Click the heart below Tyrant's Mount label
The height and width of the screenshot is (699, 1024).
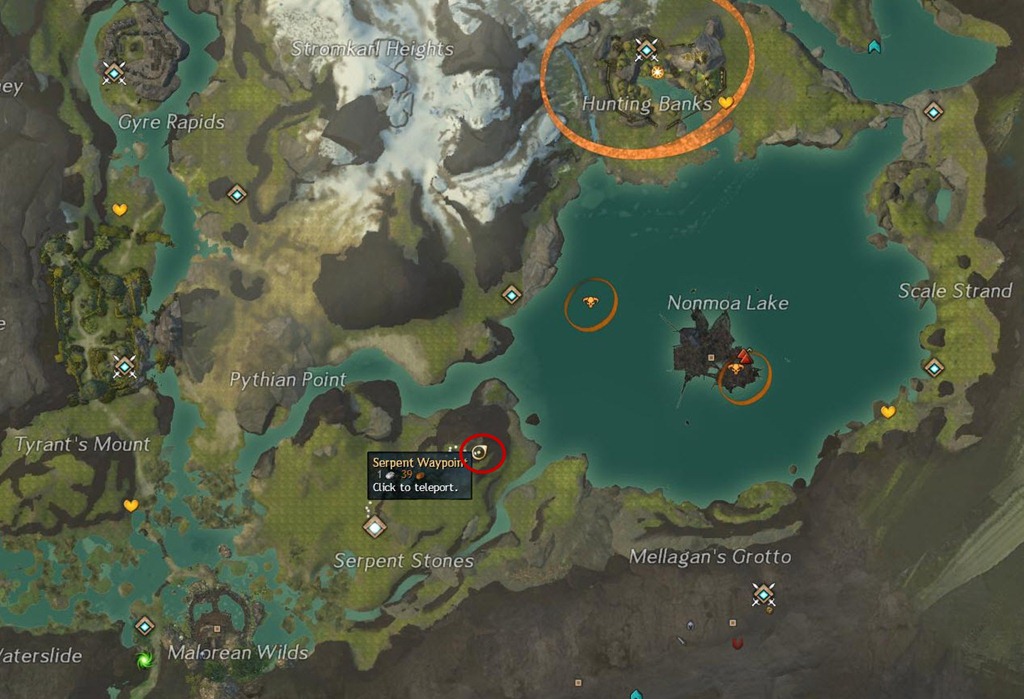(130, 506)
